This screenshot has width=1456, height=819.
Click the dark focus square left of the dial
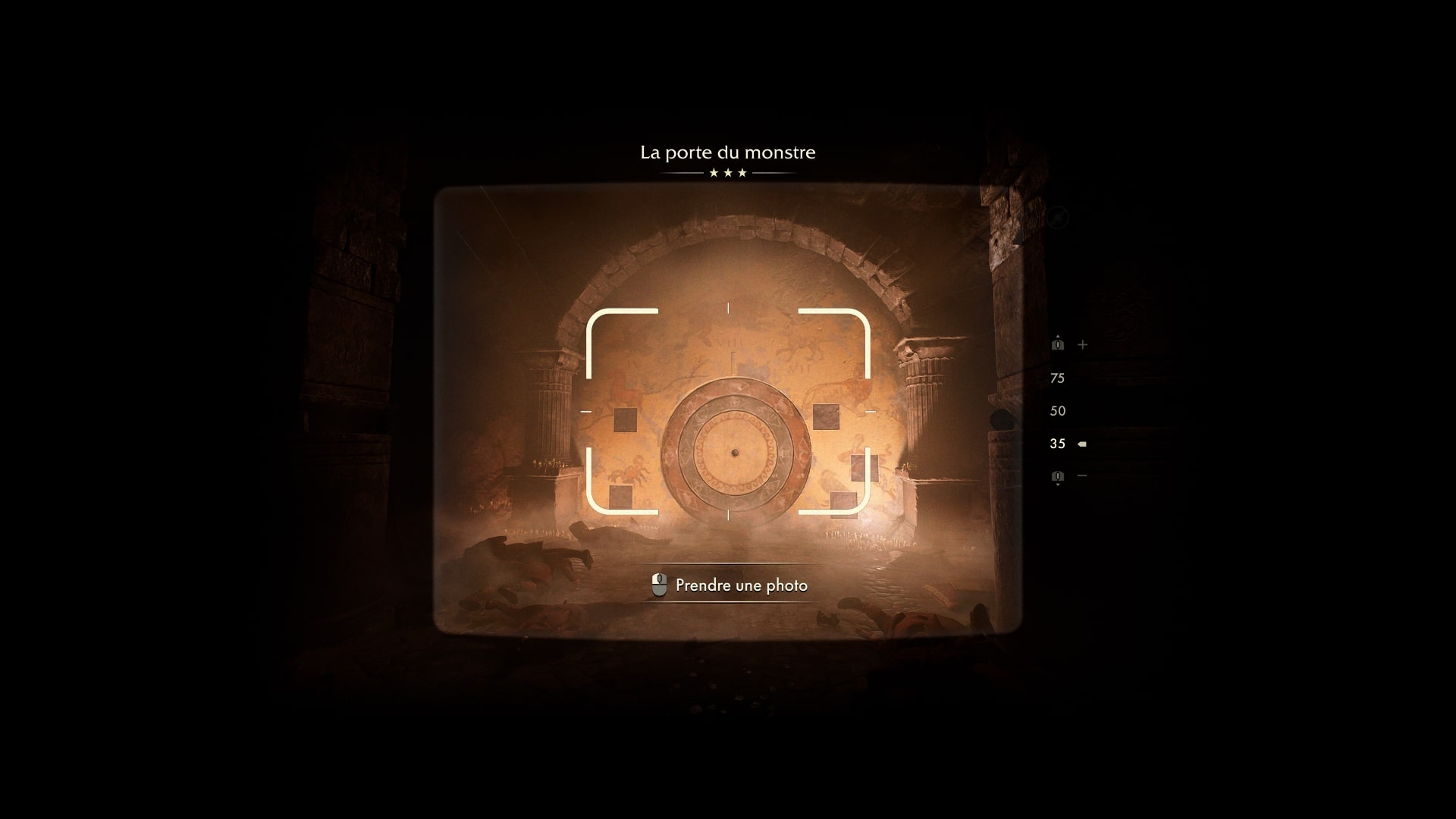(624, 422)
